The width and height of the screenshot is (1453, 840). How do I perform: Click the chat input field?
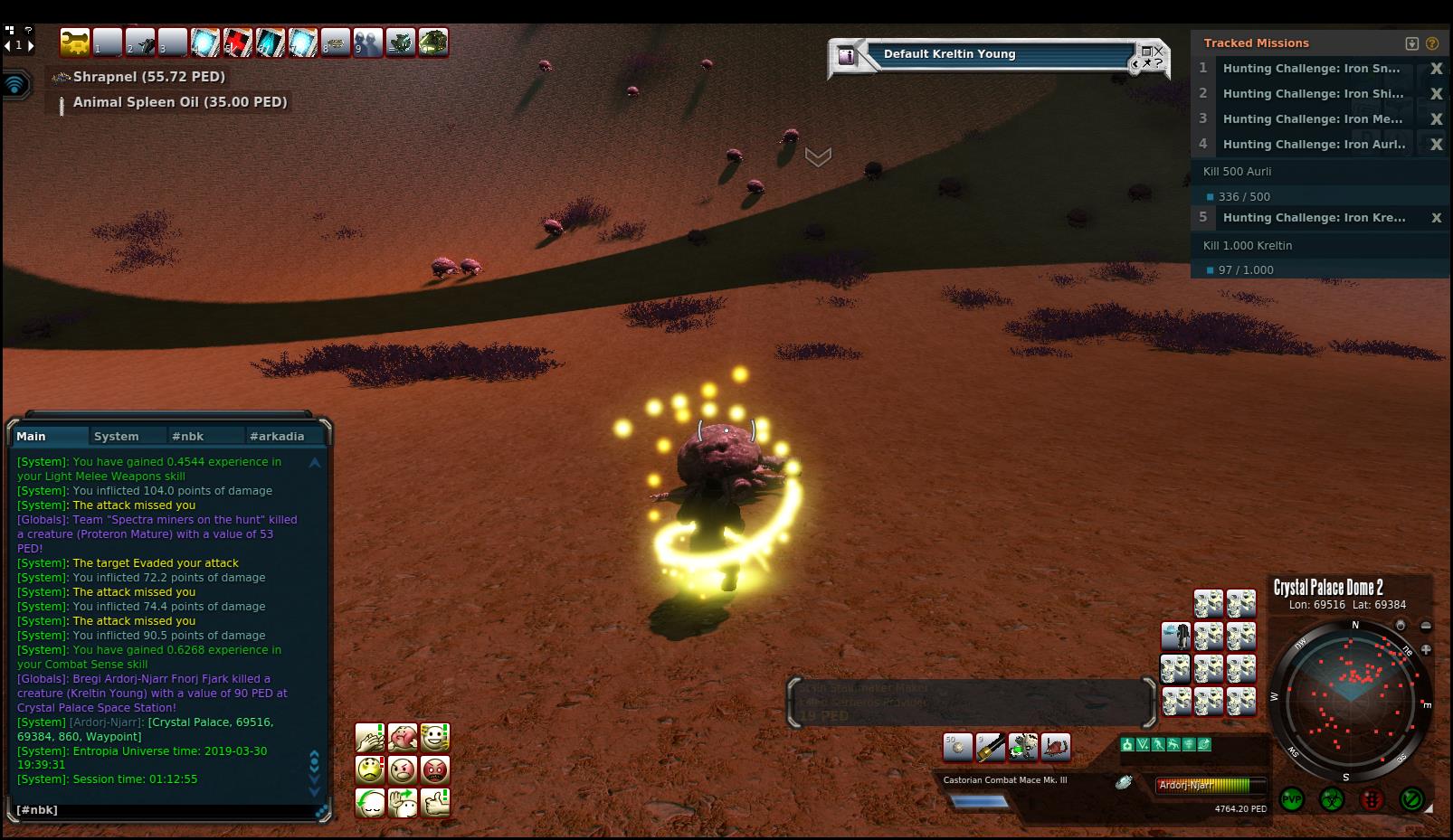click(163, 810)
